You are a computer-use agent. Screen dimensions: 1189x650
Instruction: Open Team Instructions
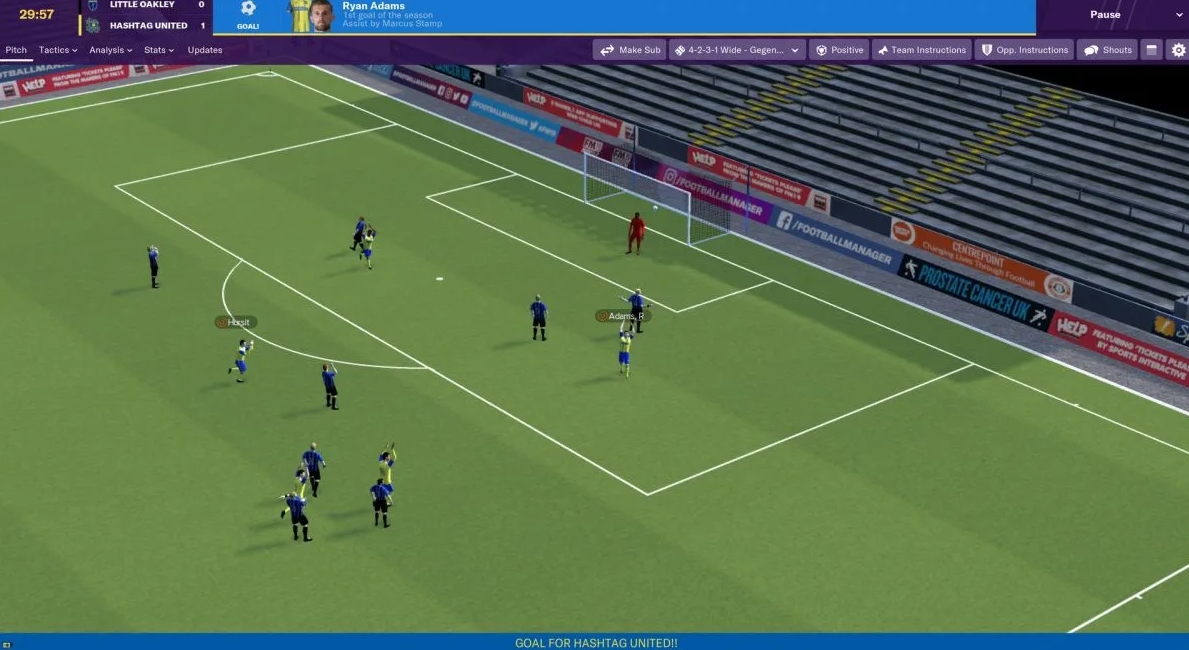pyautogui.click(x=921, y=50)
